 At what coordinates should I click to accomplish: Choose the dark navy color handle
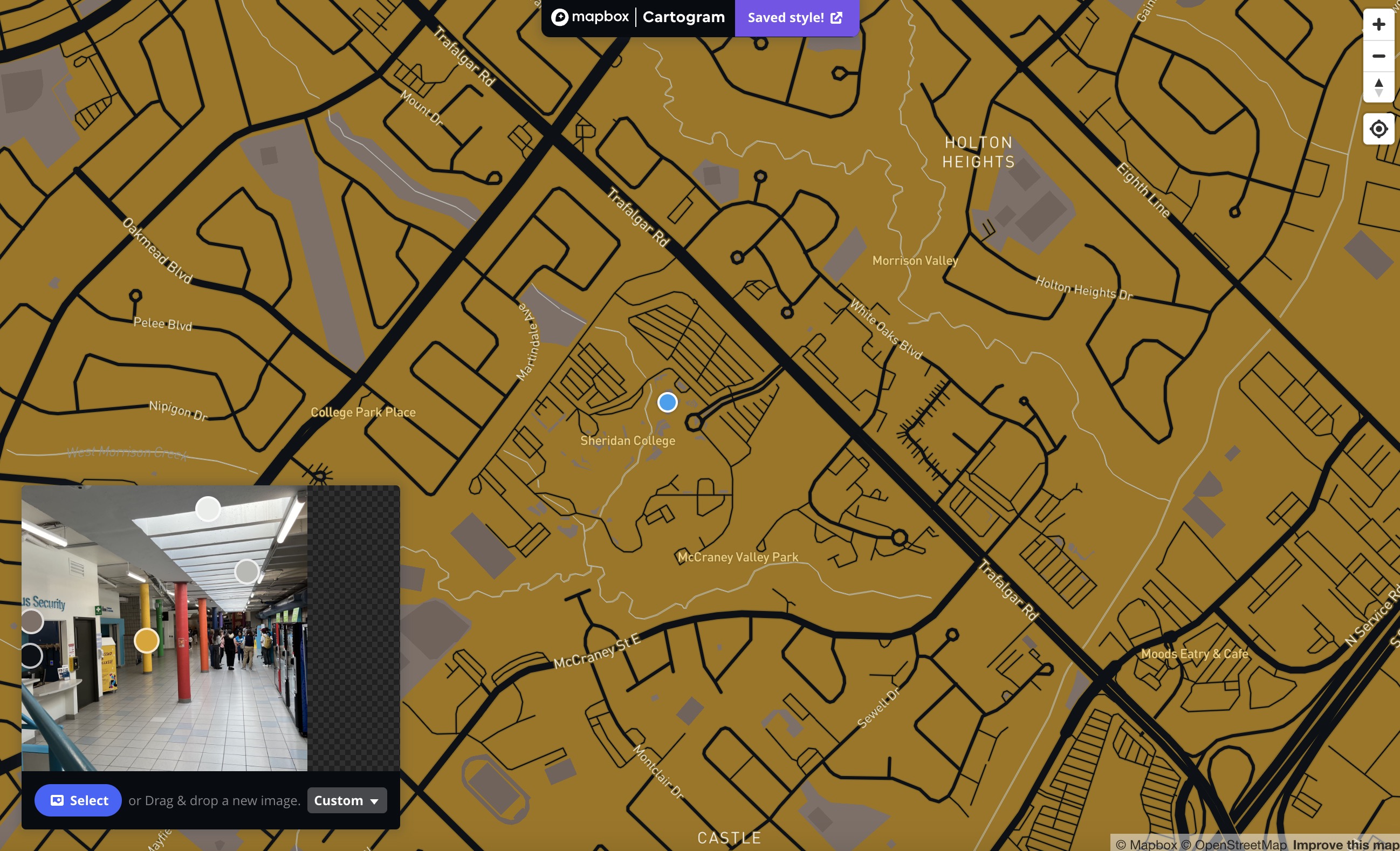pyautogui.click(x=32, y=655)
